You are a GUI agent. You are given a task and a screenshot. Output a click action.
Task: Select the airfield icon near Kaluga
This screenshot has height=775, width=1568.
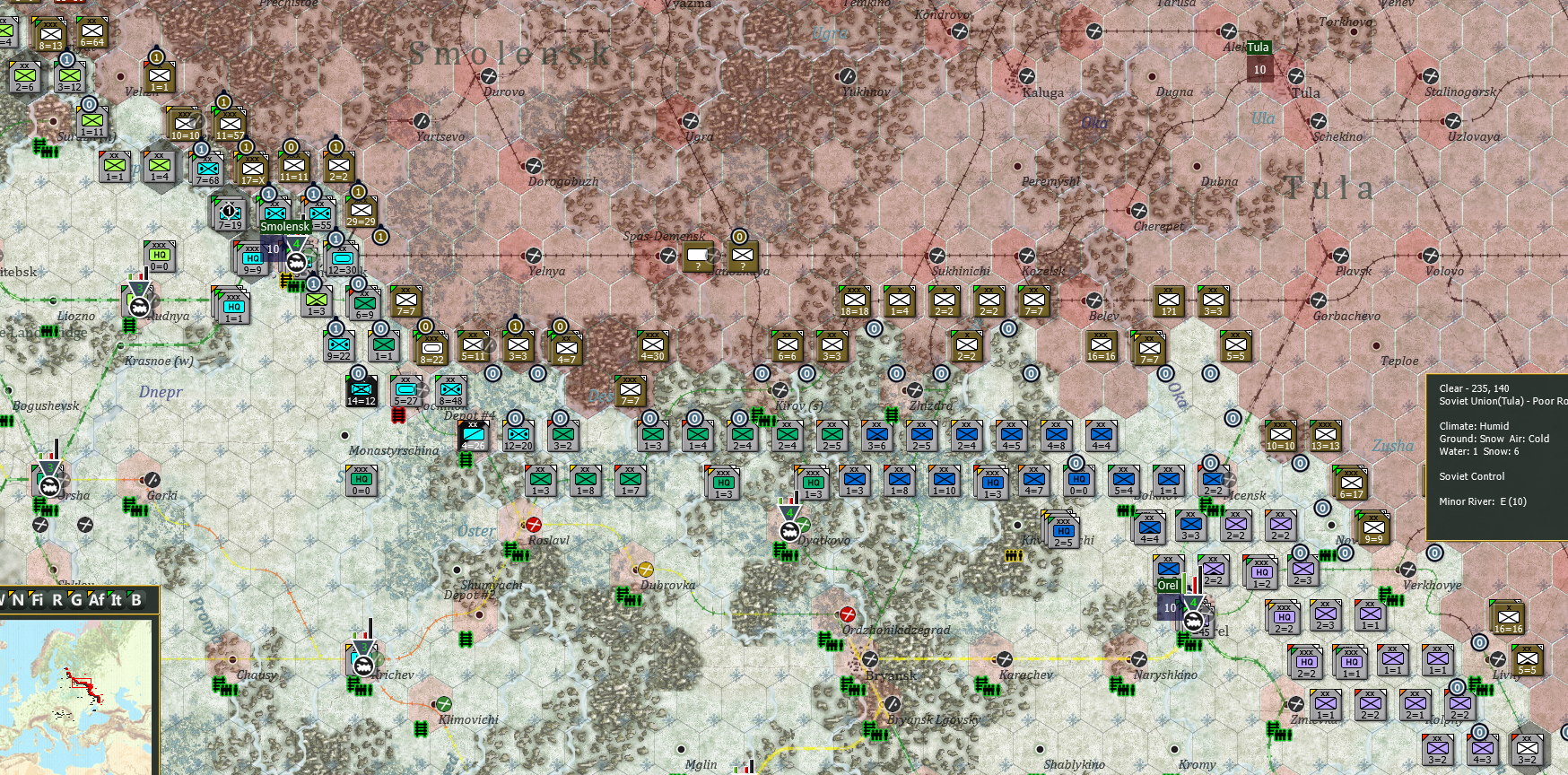click(1027, 76)
